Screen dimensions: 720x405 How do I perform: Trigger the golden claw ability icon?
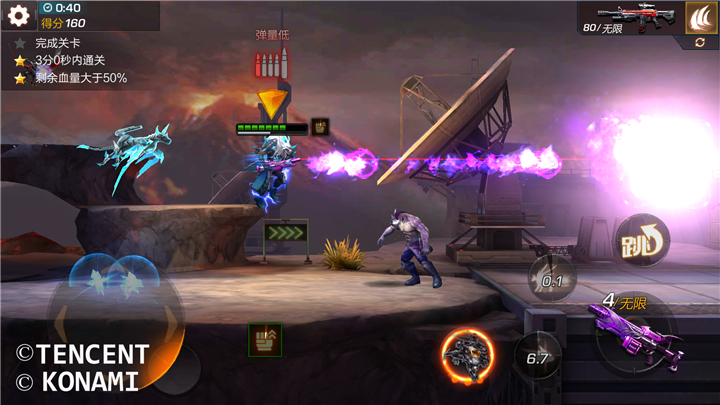(700, 16)
